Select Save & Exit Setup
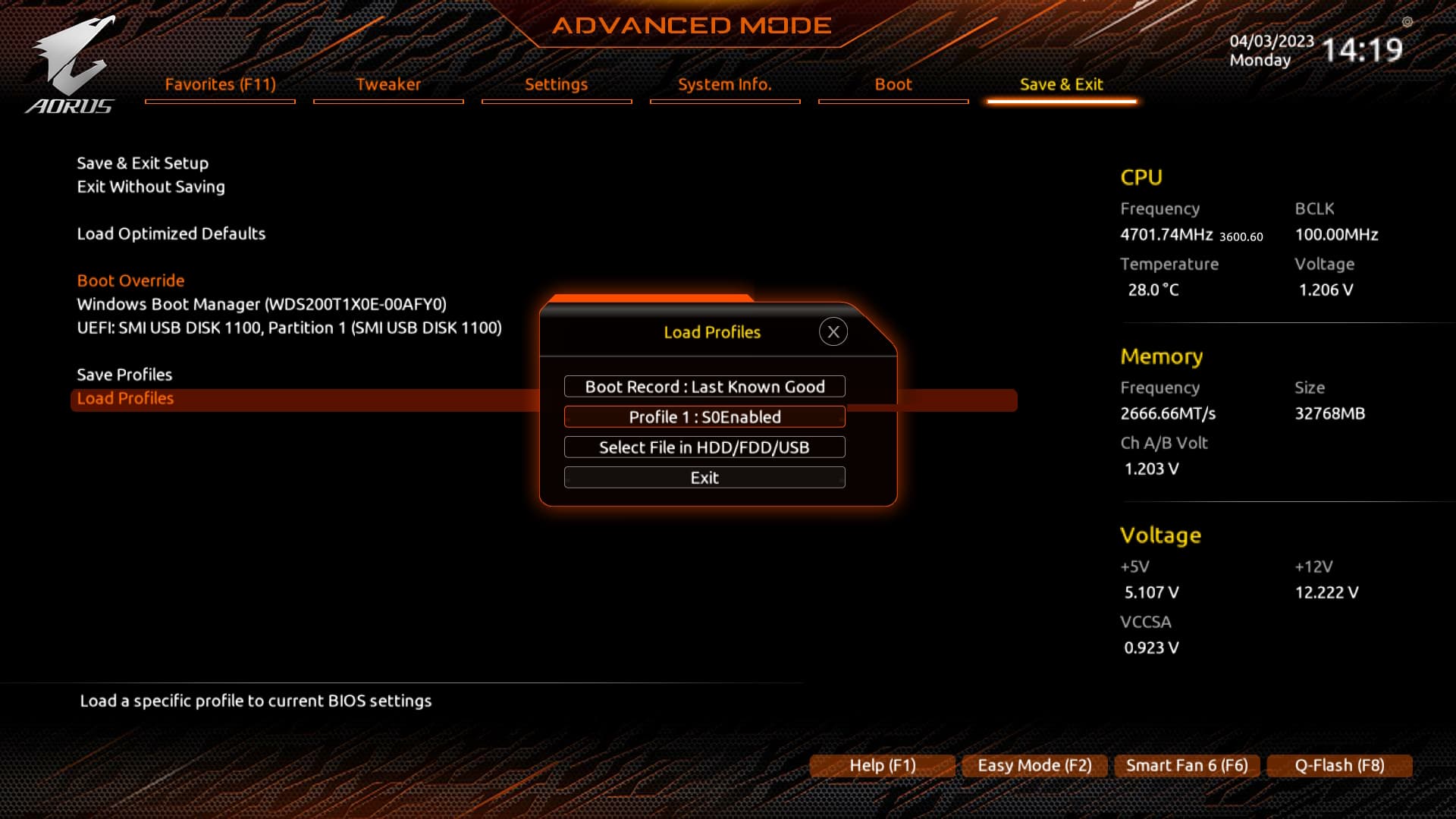The width and height of the screenshot is (1456, 819). pos(143,162)
